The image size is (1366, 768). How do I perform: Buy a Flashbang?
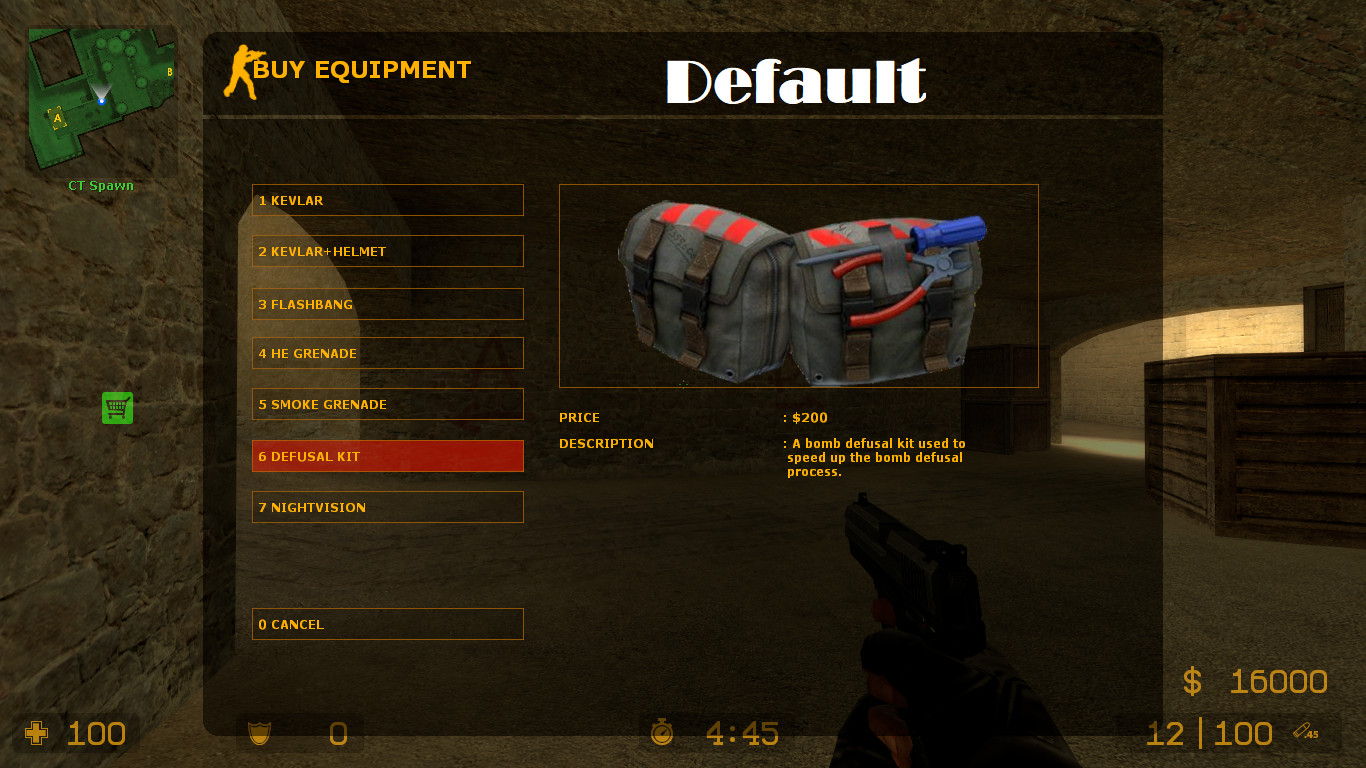pyautogui.click(x=388, y=304)
